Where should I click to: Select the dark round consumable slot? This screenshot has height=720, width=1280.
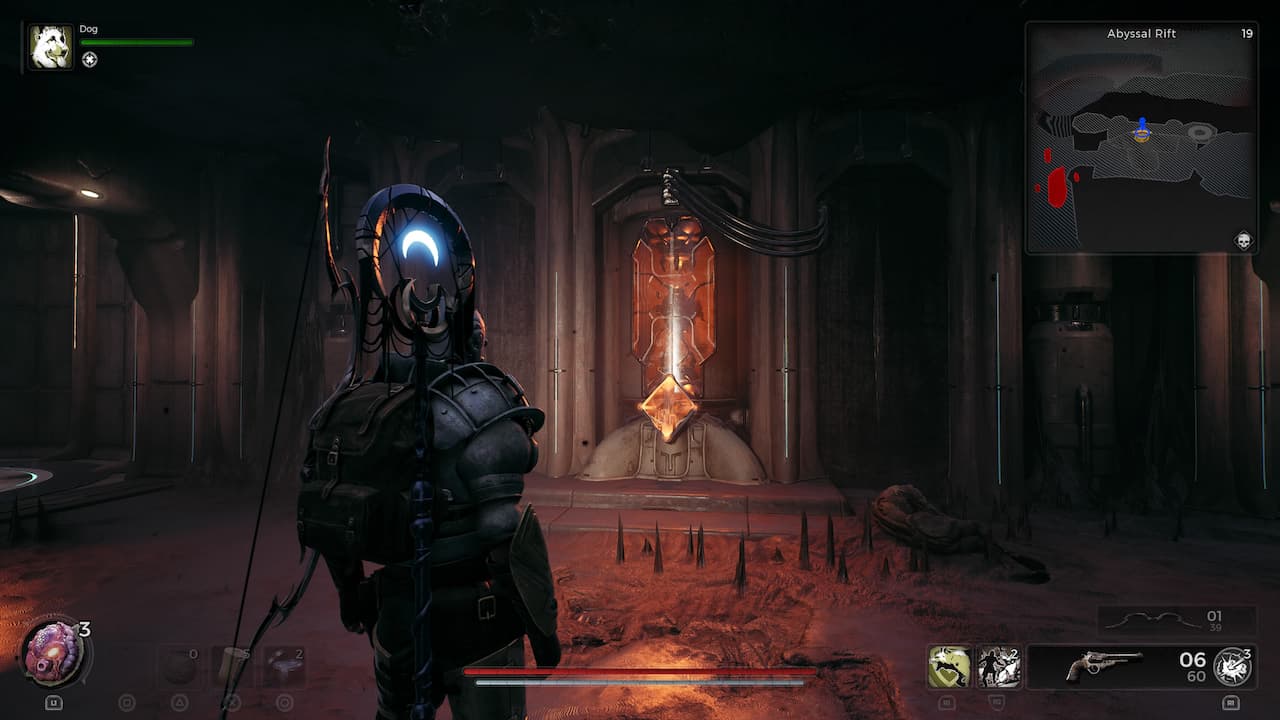(x=180, y=667)
